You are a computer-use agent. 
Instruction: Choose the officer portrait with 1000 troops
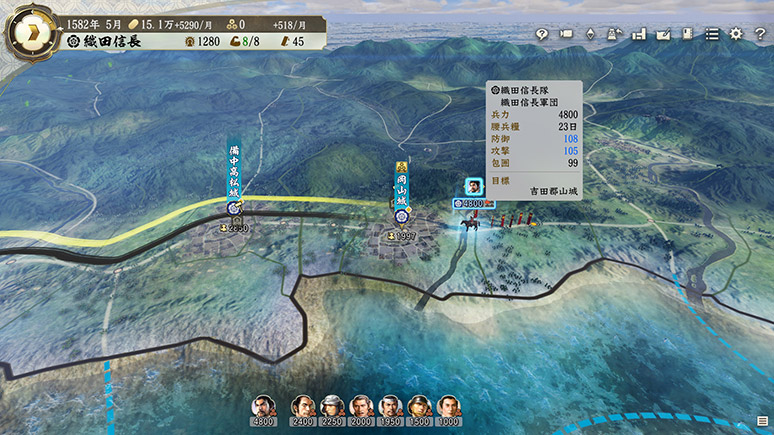click(x=449, y=407)
